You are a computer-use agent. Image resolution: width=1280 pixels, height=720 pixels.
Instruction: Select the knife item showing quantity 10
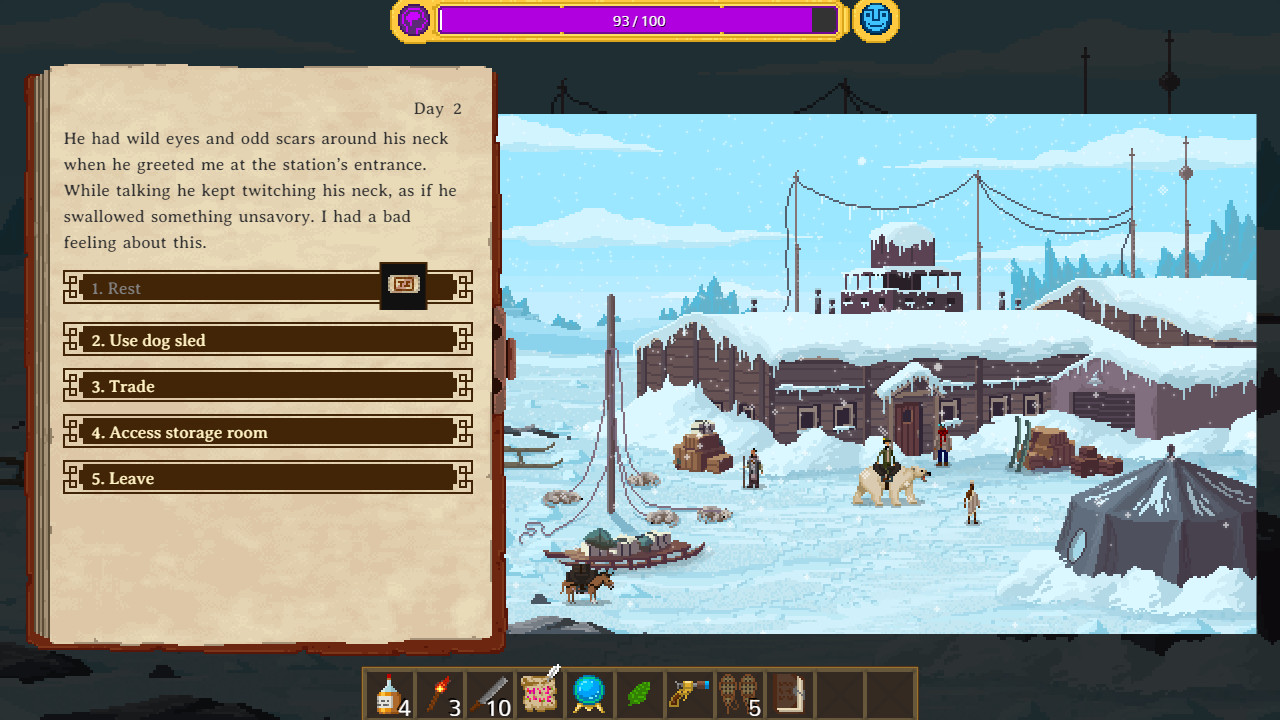(x=488, y=695)
